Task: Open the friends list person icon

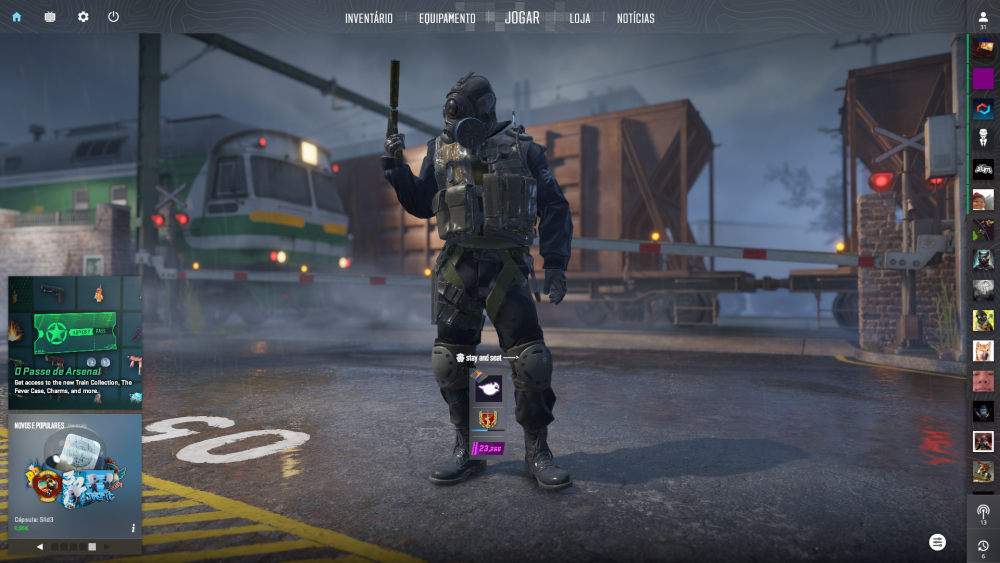Action: 983,17
